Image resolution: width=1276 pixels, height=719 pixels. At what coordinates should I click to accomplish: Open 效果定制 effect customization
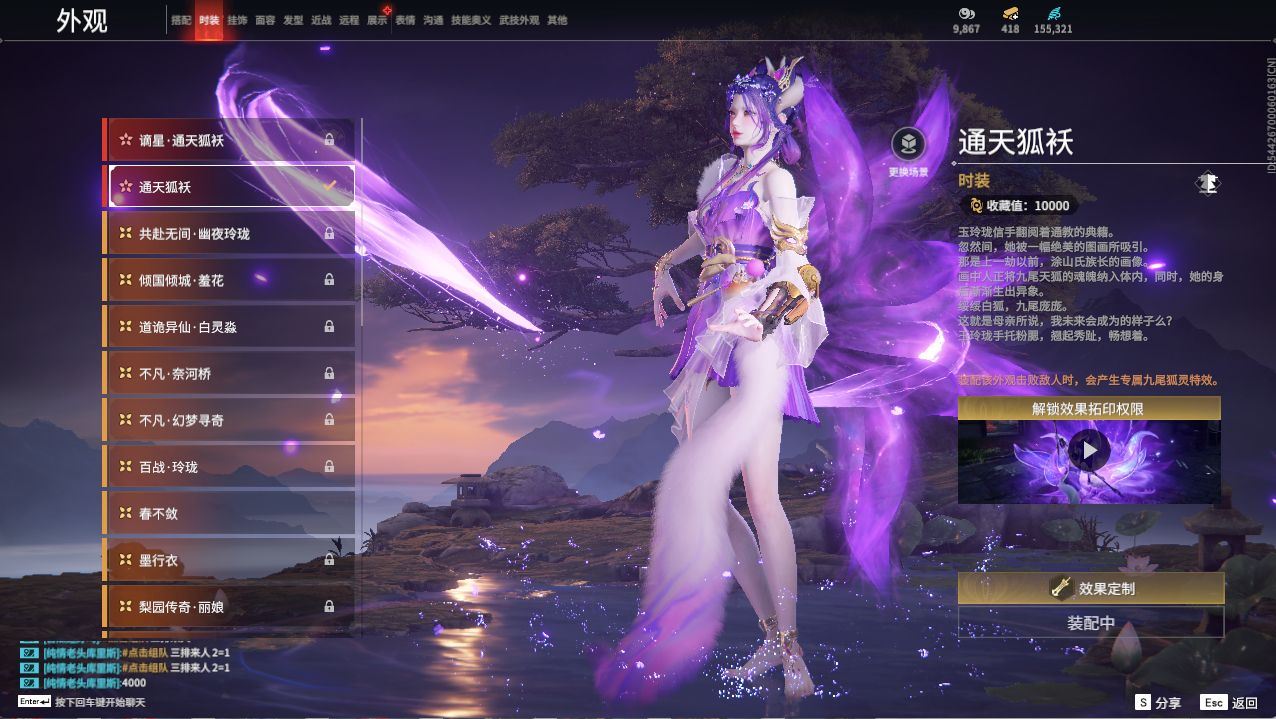point(1090,589)
